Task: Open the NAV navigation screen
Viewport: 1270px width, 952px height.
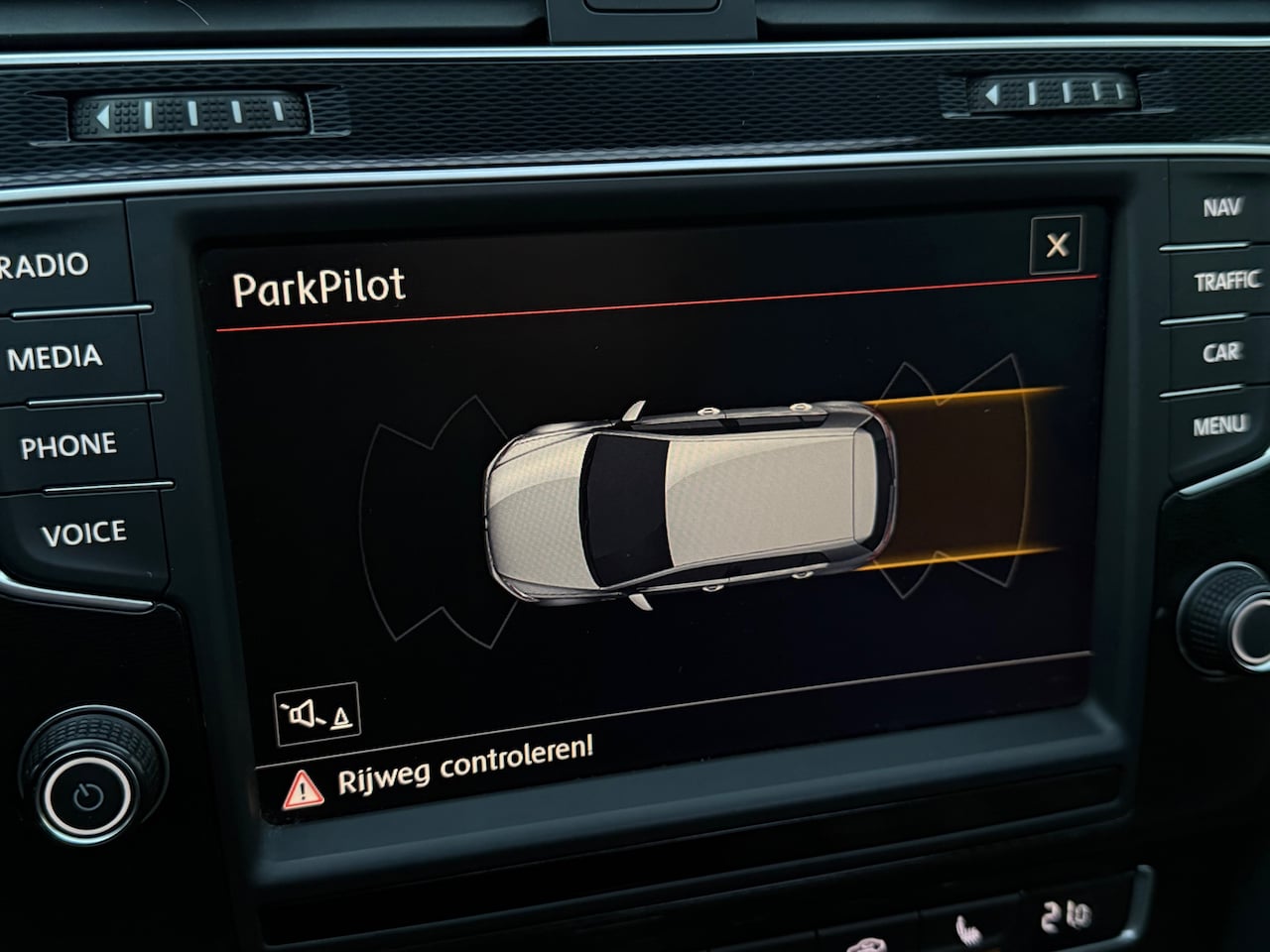Action: coord(1221,207)
